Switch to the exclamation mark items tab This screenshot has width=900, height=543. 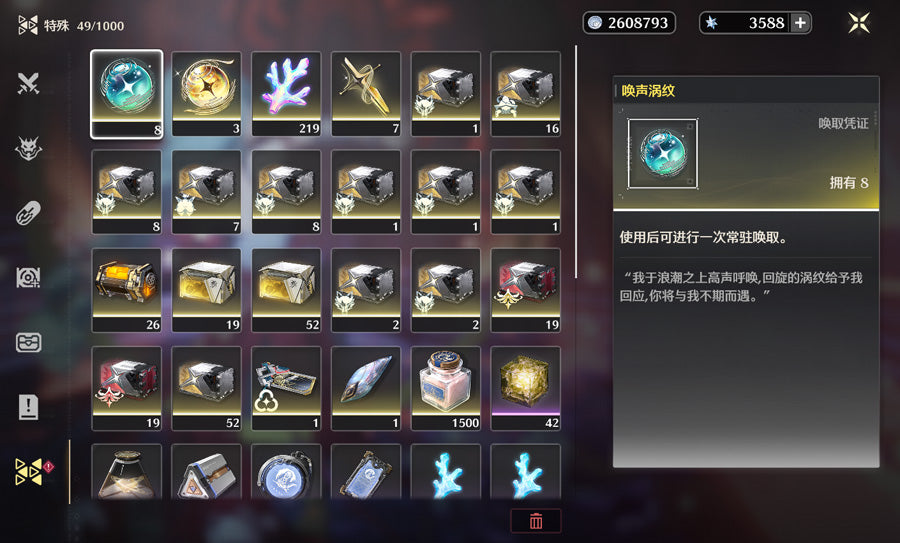point(28,407)
